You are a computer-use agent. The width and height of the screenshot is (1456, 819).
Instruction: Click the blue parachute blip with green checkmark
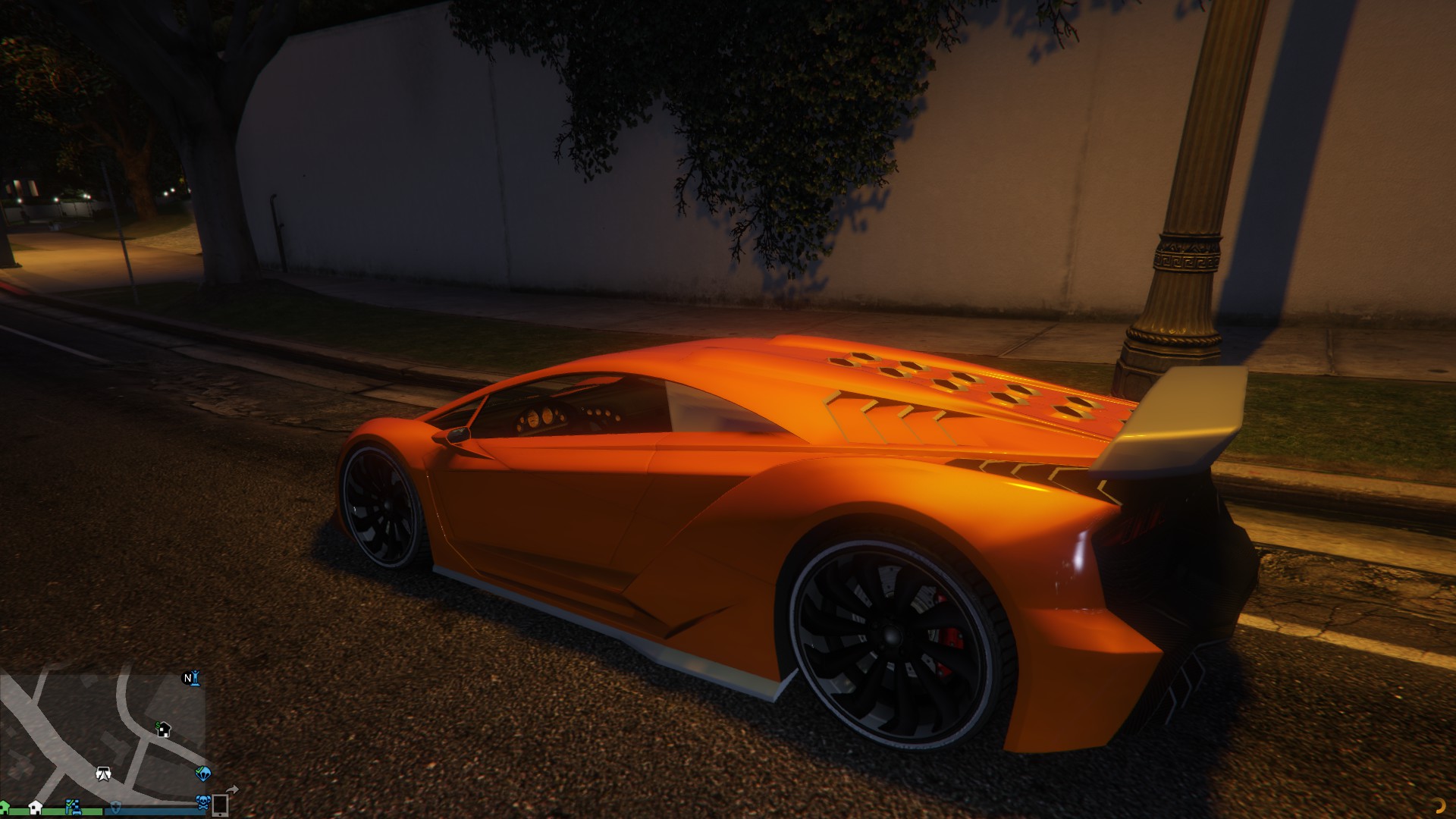click(x=205, y=773)
